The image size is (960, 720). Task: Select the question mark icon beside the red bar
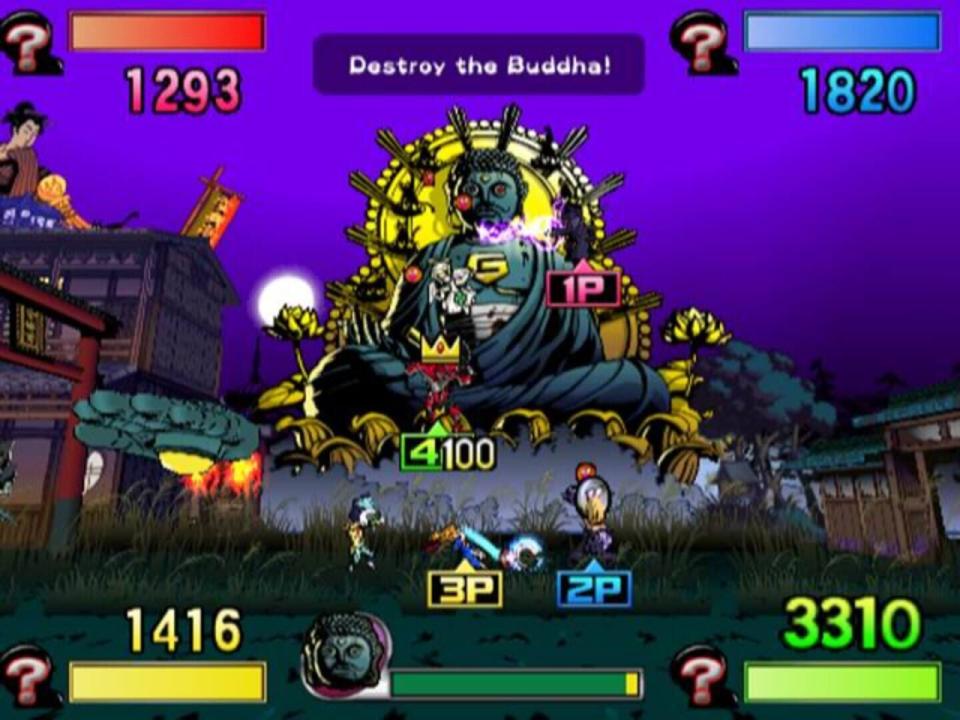point(29,42)
